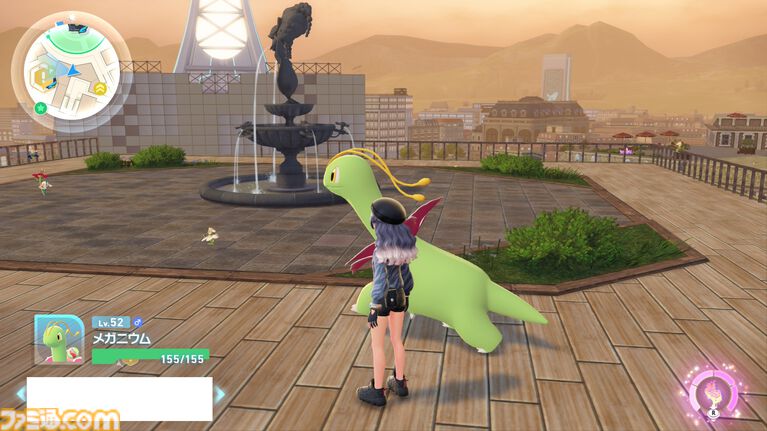The image size is (767, 431).
Task: Activate the pink Mega Evolution gauge icon
Action: pos(714,391)
